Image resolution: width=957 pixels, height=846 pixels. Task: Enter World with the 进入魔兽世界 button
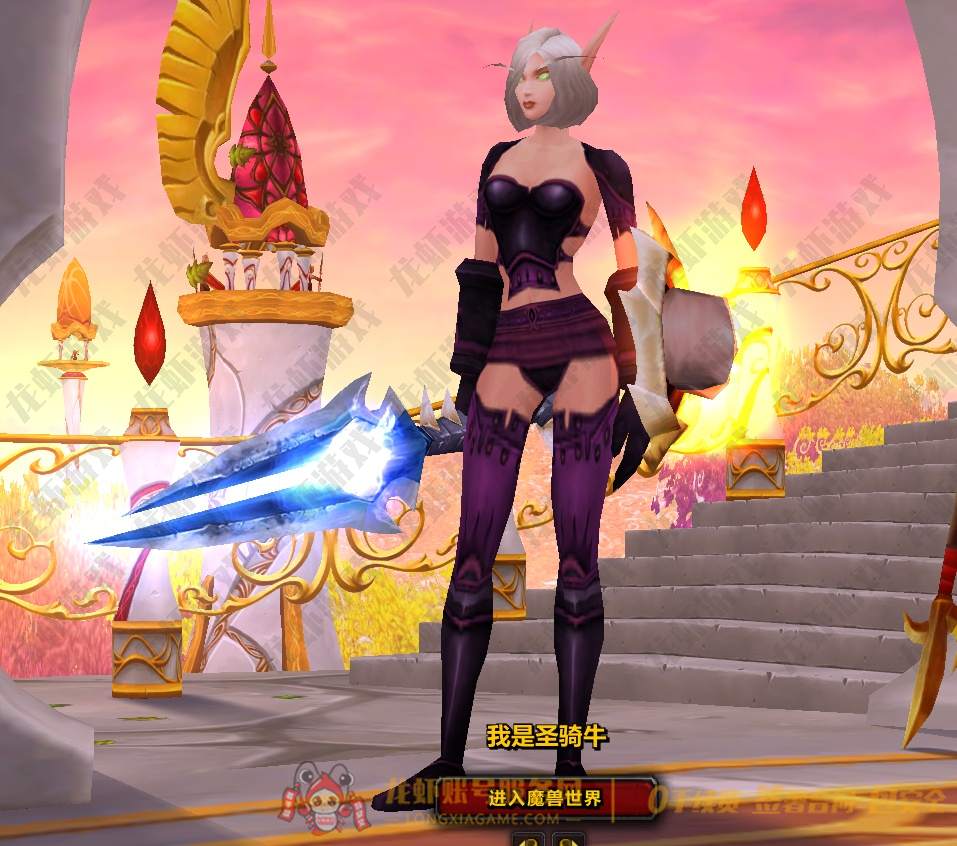click(x=546, y=798)
